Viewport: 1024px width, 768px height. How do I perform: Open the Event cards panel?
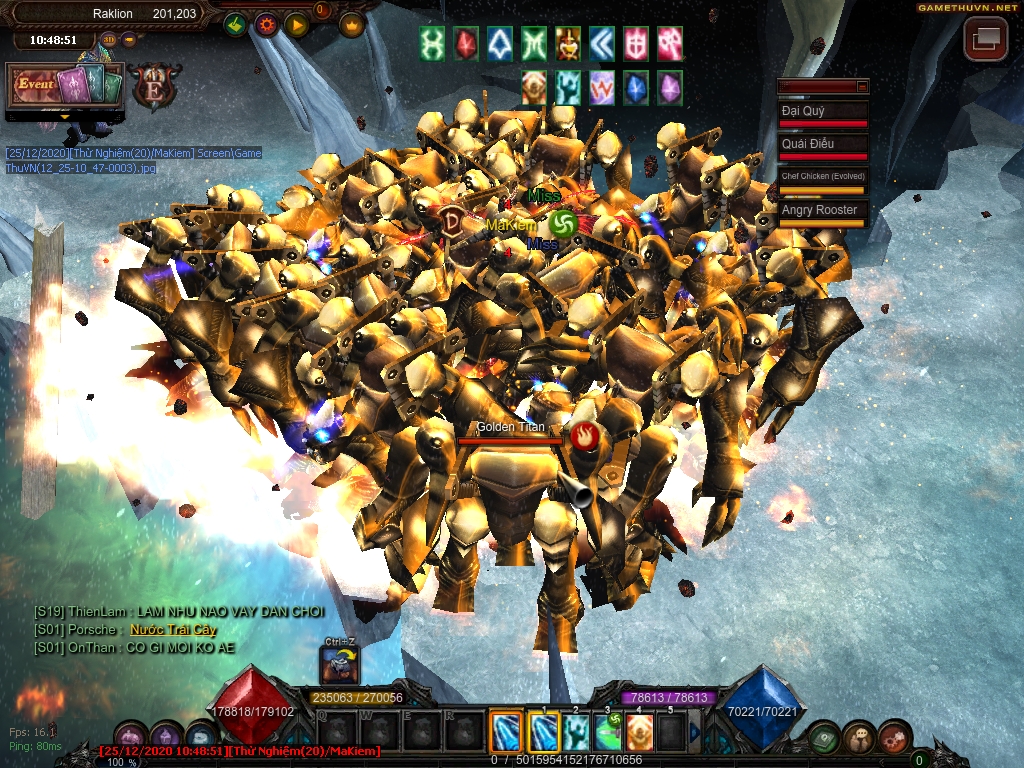(x=65, y=86)
